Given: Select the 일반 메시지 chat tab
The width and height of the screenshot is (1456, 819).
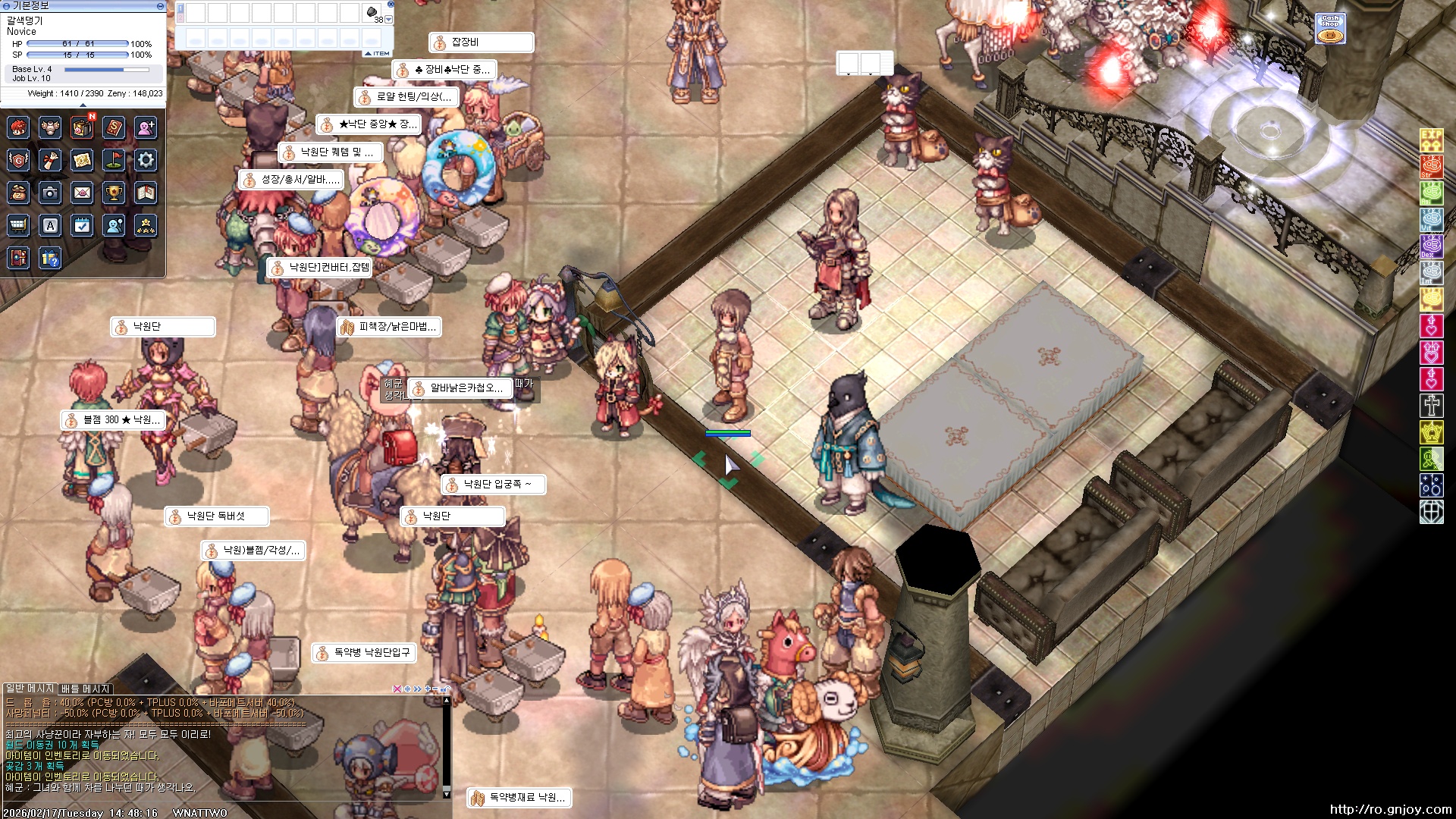Looking at the screenshot, I should click(30, 688).
